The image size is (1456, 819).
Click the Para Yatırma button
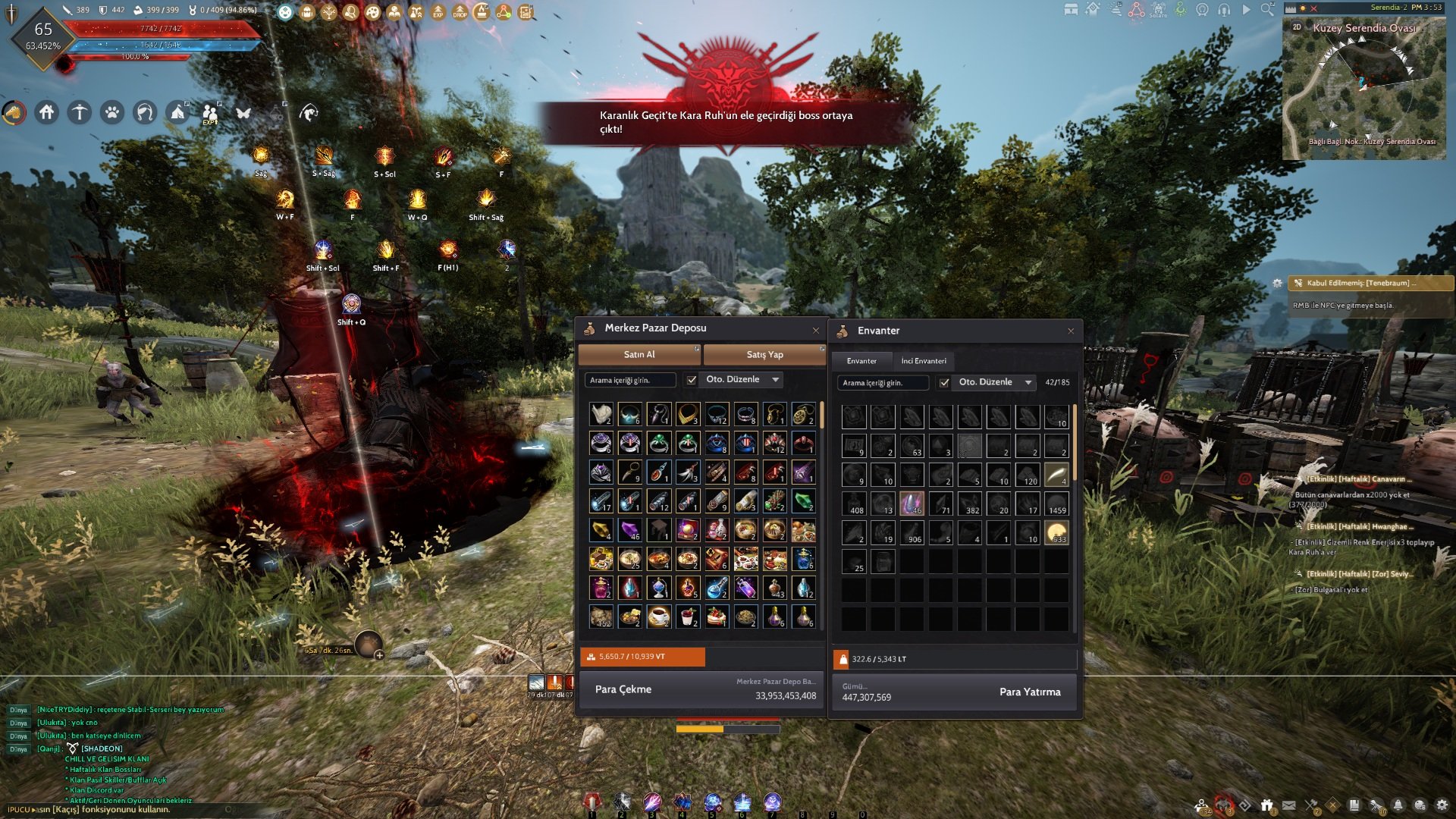[x=1030, y=692]
